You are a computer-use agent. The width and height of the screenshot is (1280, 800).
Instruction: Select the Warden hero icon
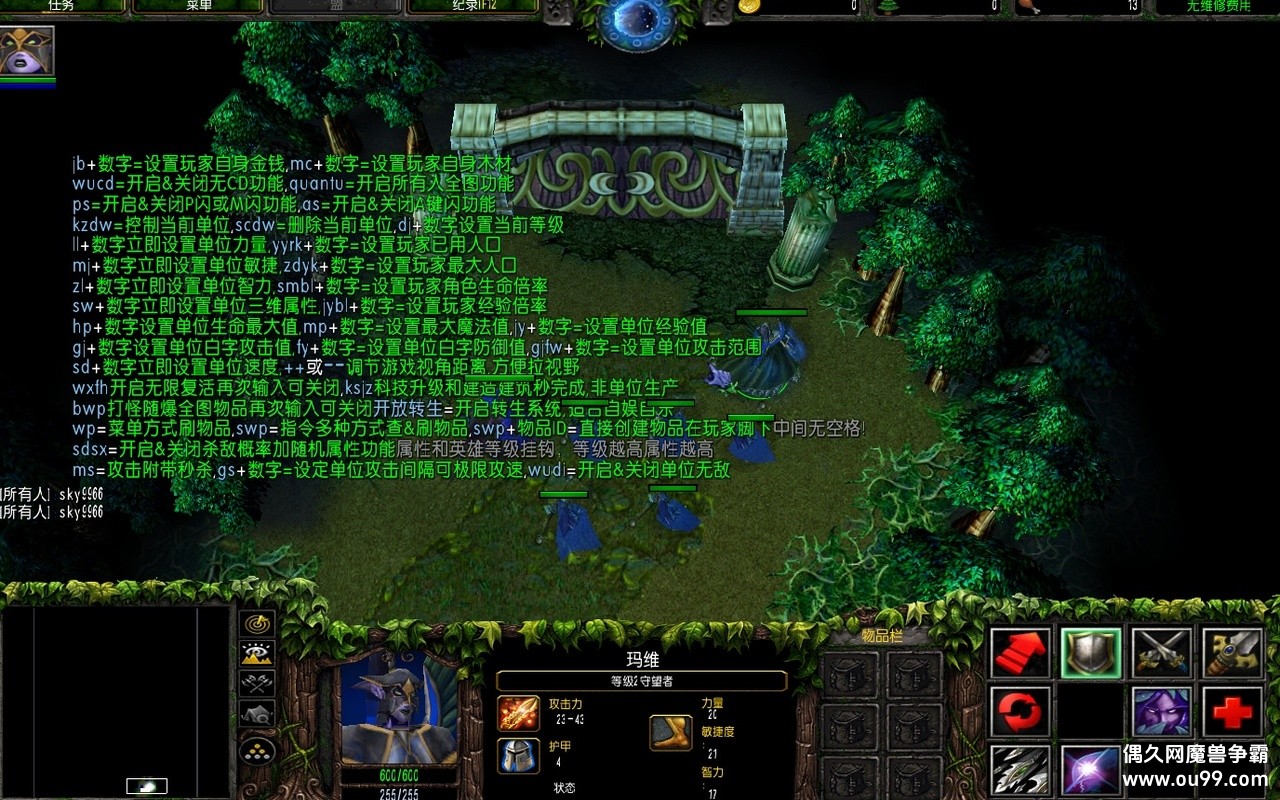tap(27, 50)
